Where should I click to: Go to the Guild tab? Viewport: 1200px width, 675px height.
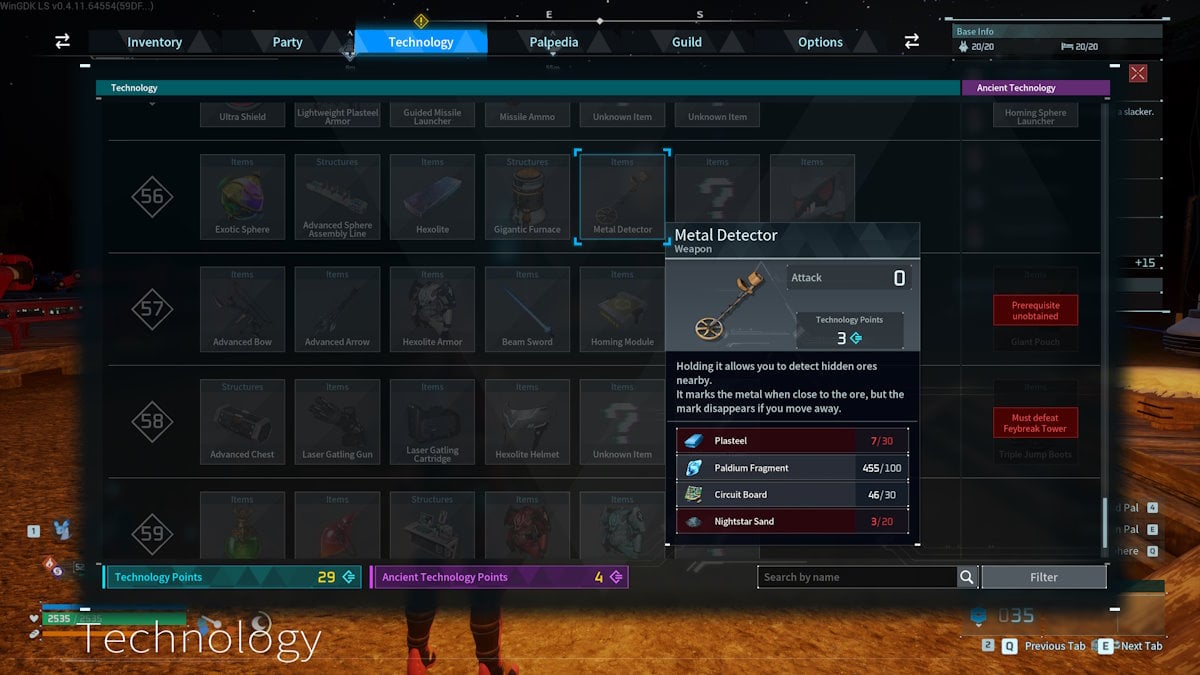(x=686, y=42)
